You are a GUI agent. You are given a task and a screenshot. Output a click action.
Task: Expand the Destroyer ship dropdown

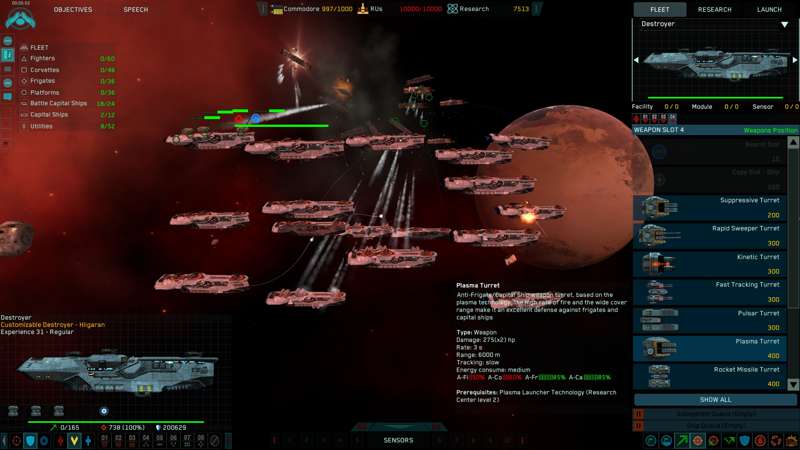785,24
